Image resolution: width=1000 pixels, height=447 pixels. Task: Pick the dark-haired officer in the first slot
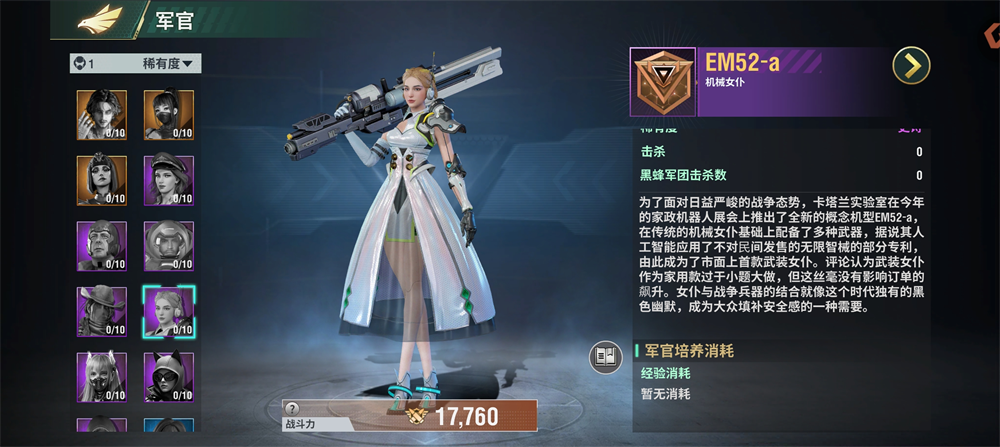point(101,114)
